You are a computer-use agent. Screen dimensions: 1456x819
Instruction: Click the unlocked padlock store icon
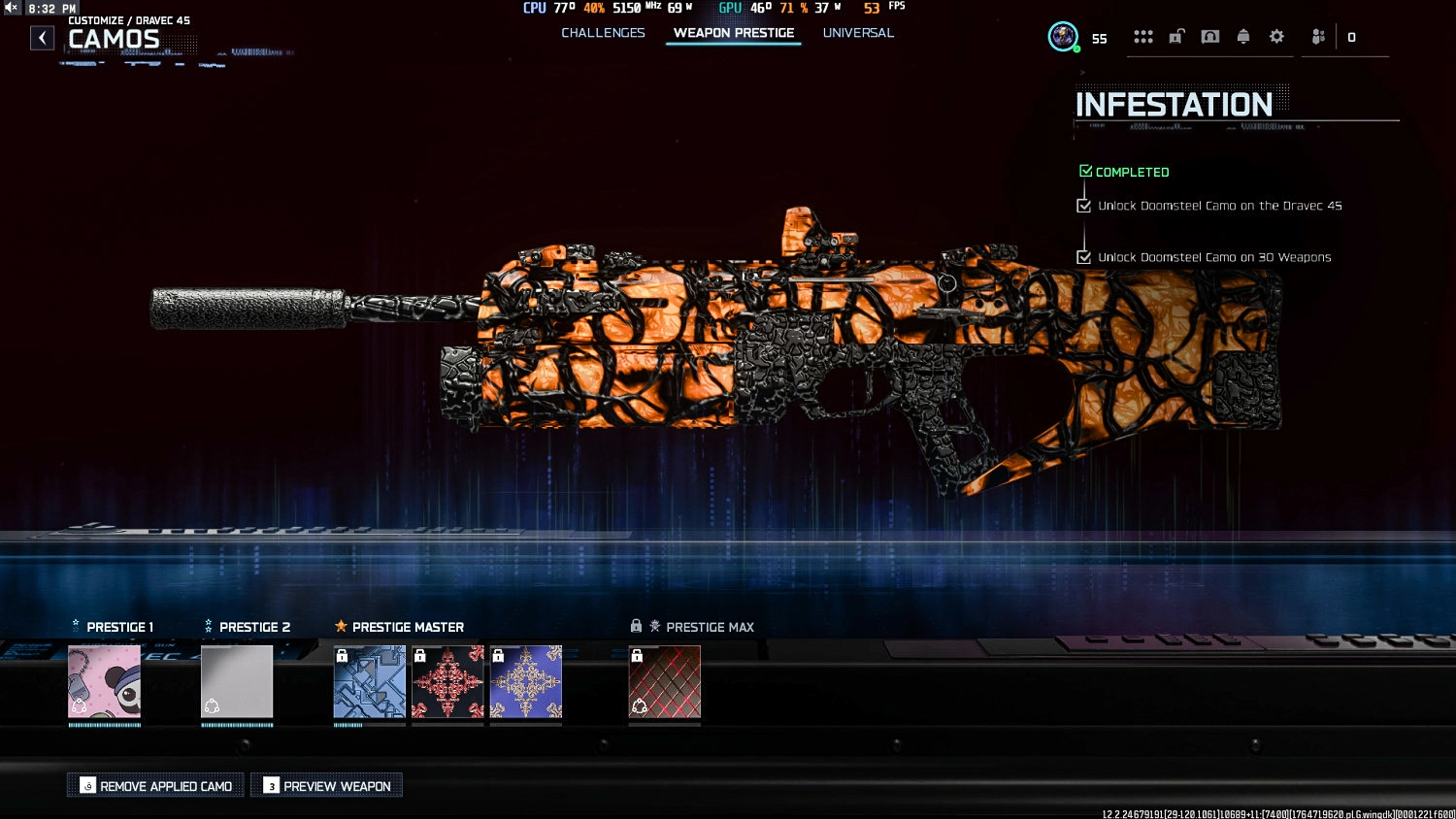1175,36
